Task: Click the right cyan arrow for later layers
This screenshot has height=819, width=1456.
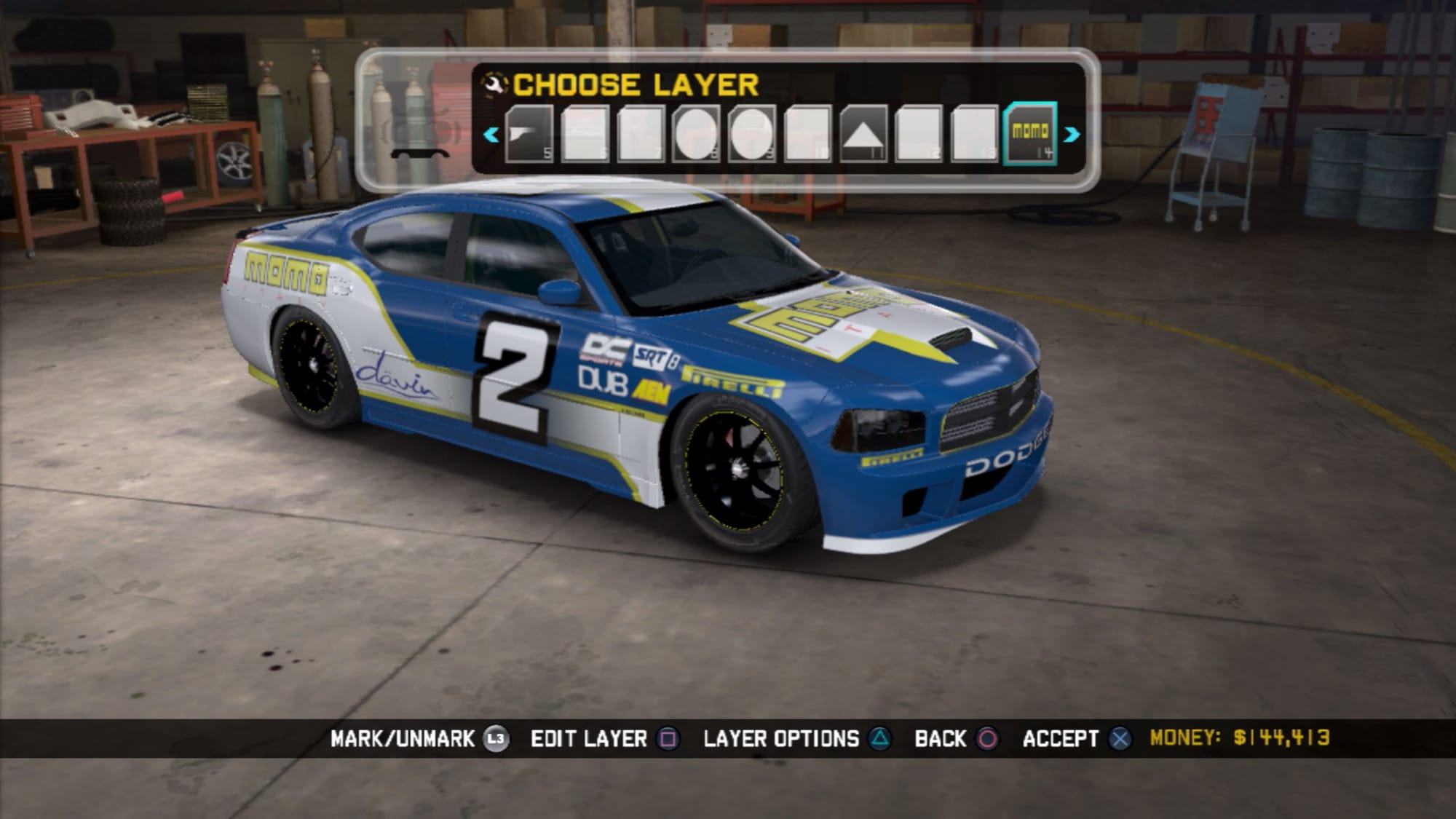Action: [x=1072, y=135]
